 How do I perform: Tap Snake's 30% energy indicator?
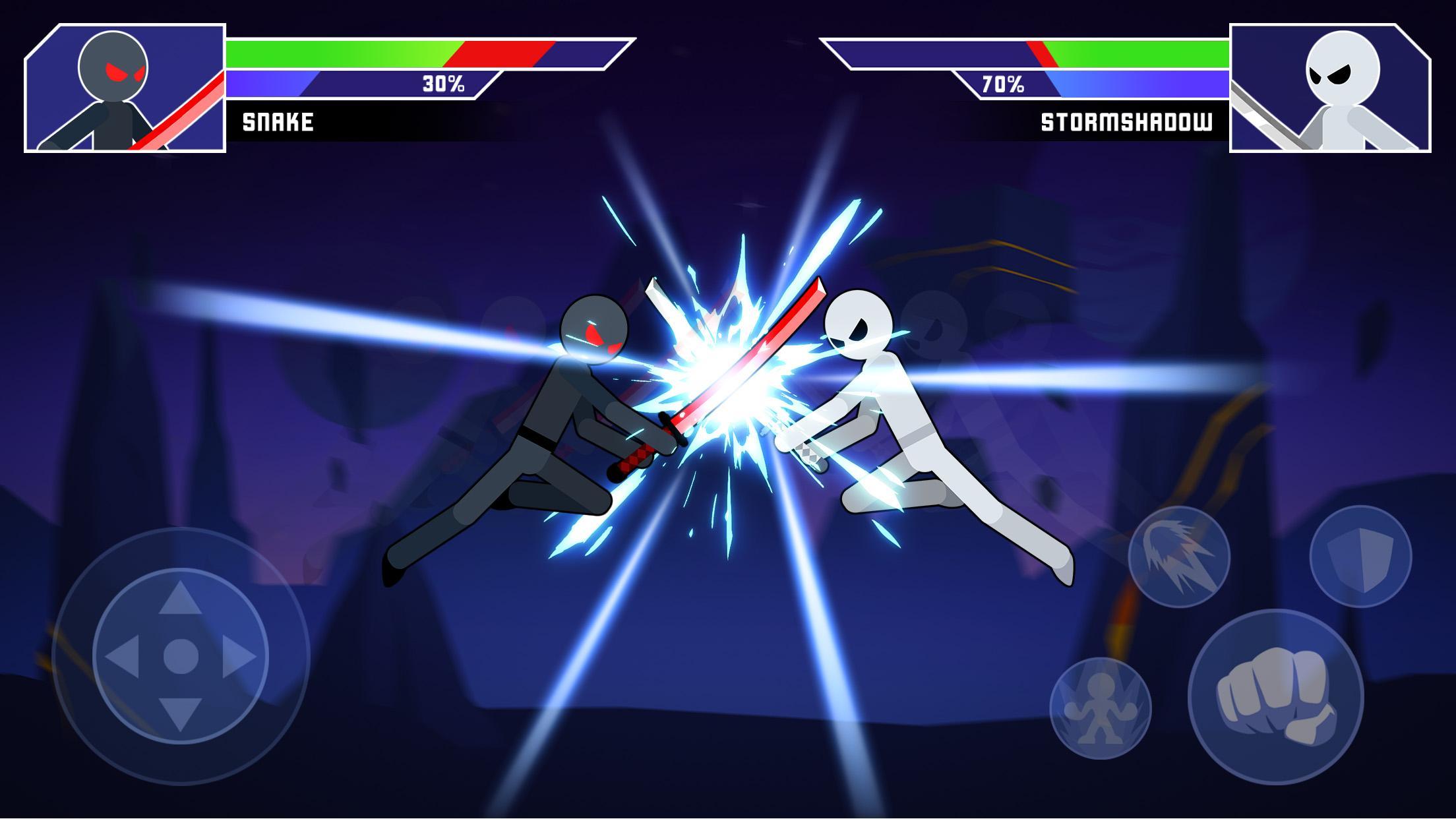[x=443, y=84]
